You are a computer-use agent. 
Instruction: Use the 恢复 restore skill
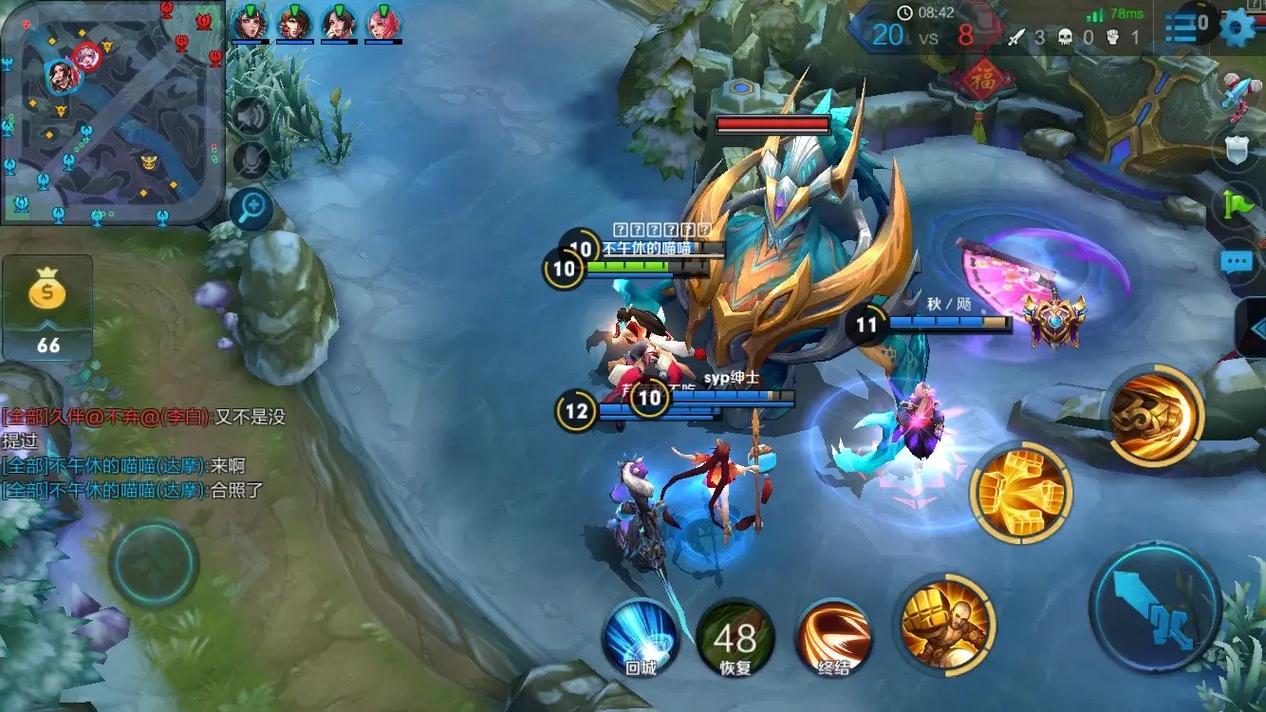coord(735,637)
